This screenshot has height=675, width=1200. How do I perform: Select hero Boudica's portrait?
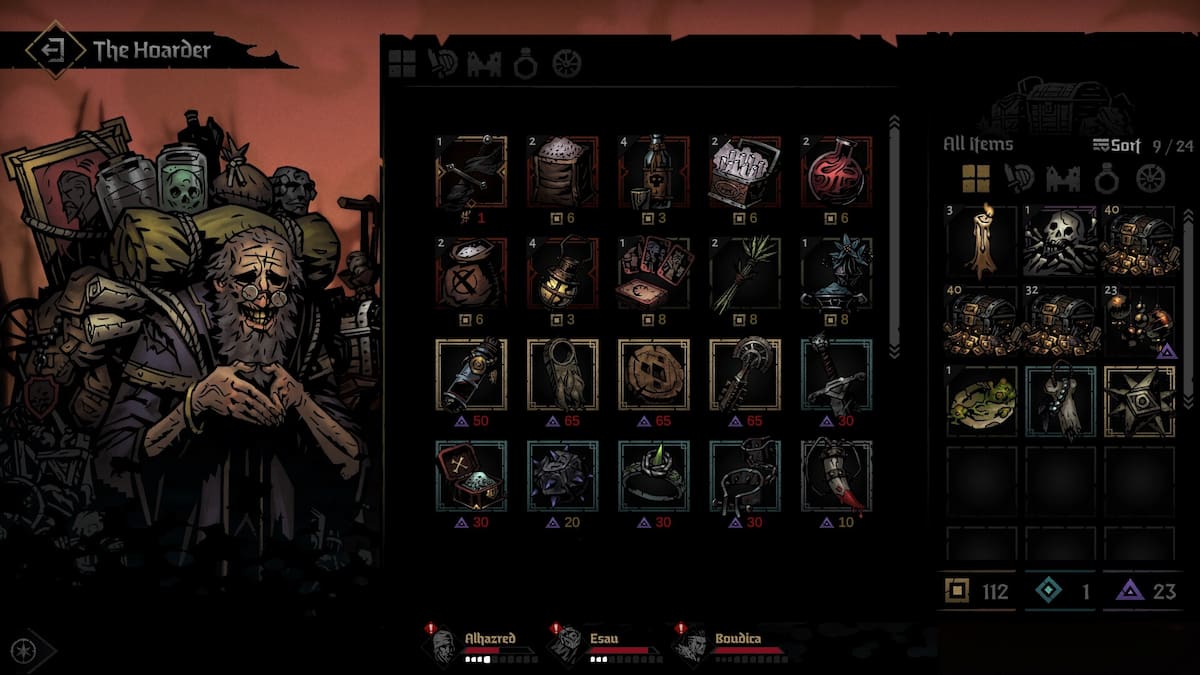click(x=692, y=644)
